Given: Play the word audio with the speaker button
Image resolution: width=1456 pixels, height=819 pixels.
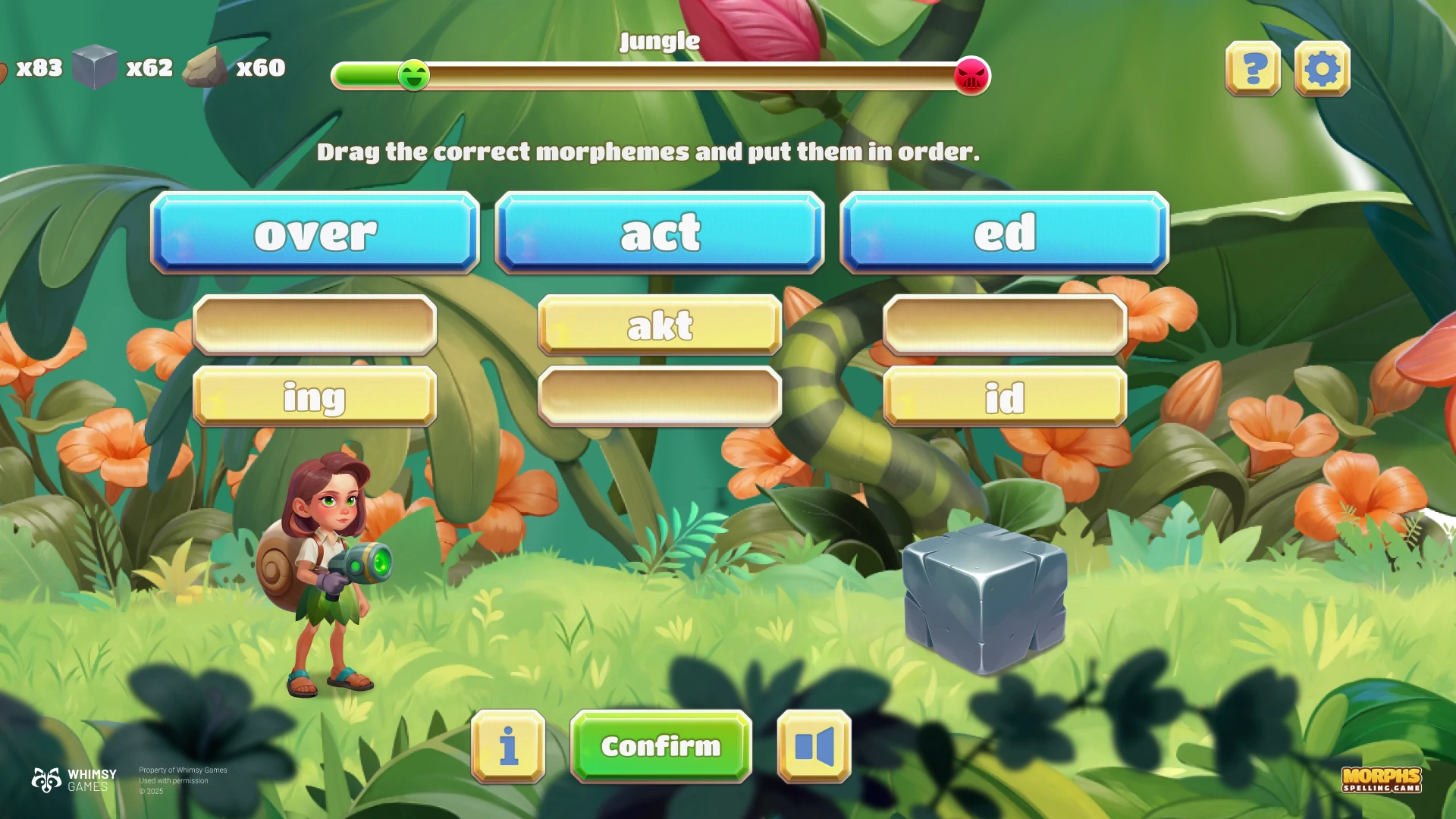Looking at the screenshot, I should pos(814,746).
